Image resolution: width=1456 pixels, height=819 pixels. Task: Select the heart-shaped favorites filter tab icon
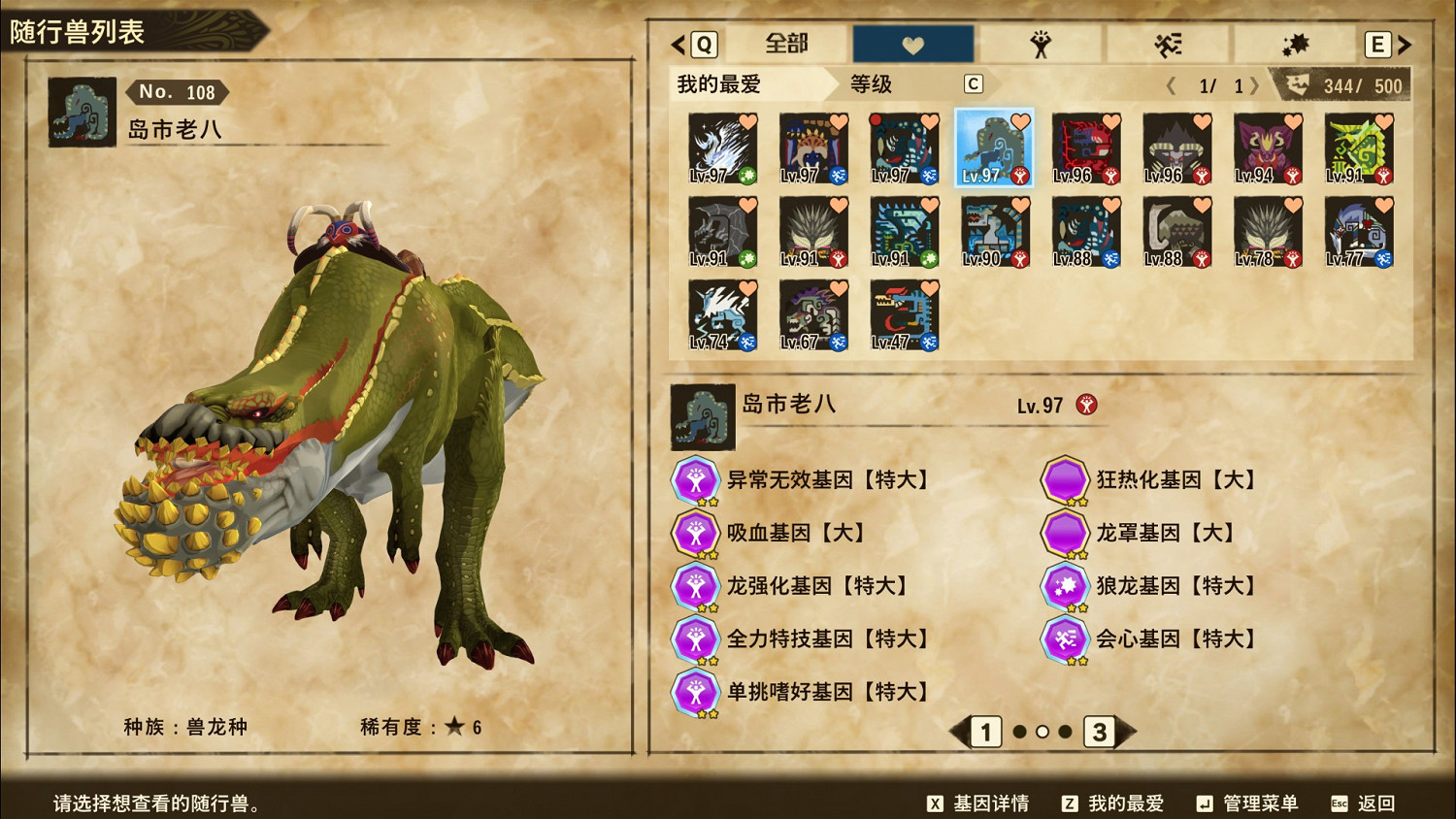pyautogui.click(x=912, y=43)
